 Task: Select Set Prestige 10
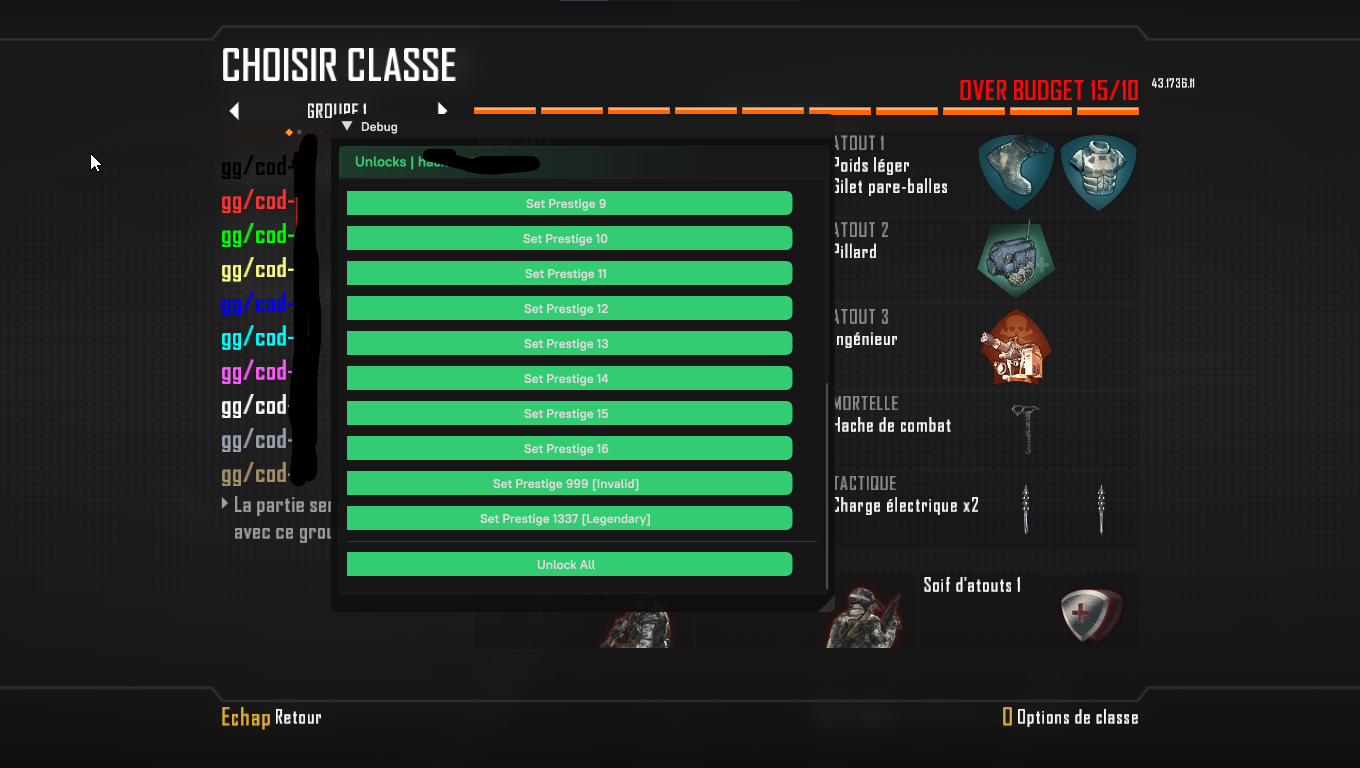pos(569,239)
